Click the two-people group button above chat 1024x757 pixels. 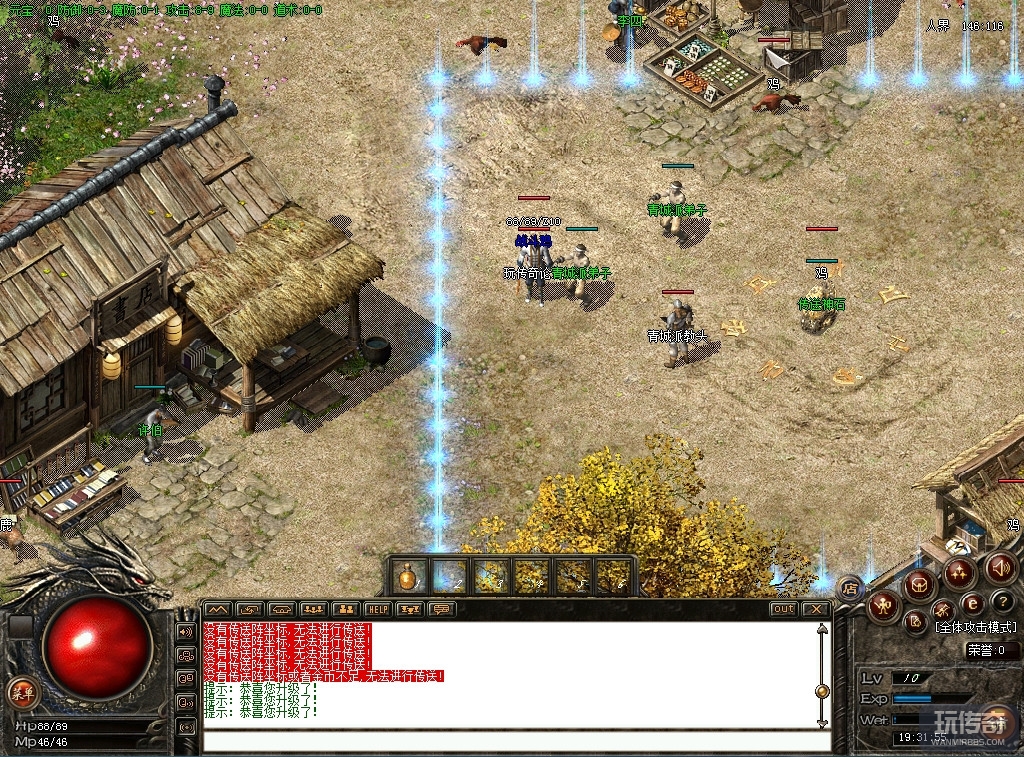[345, 609]
